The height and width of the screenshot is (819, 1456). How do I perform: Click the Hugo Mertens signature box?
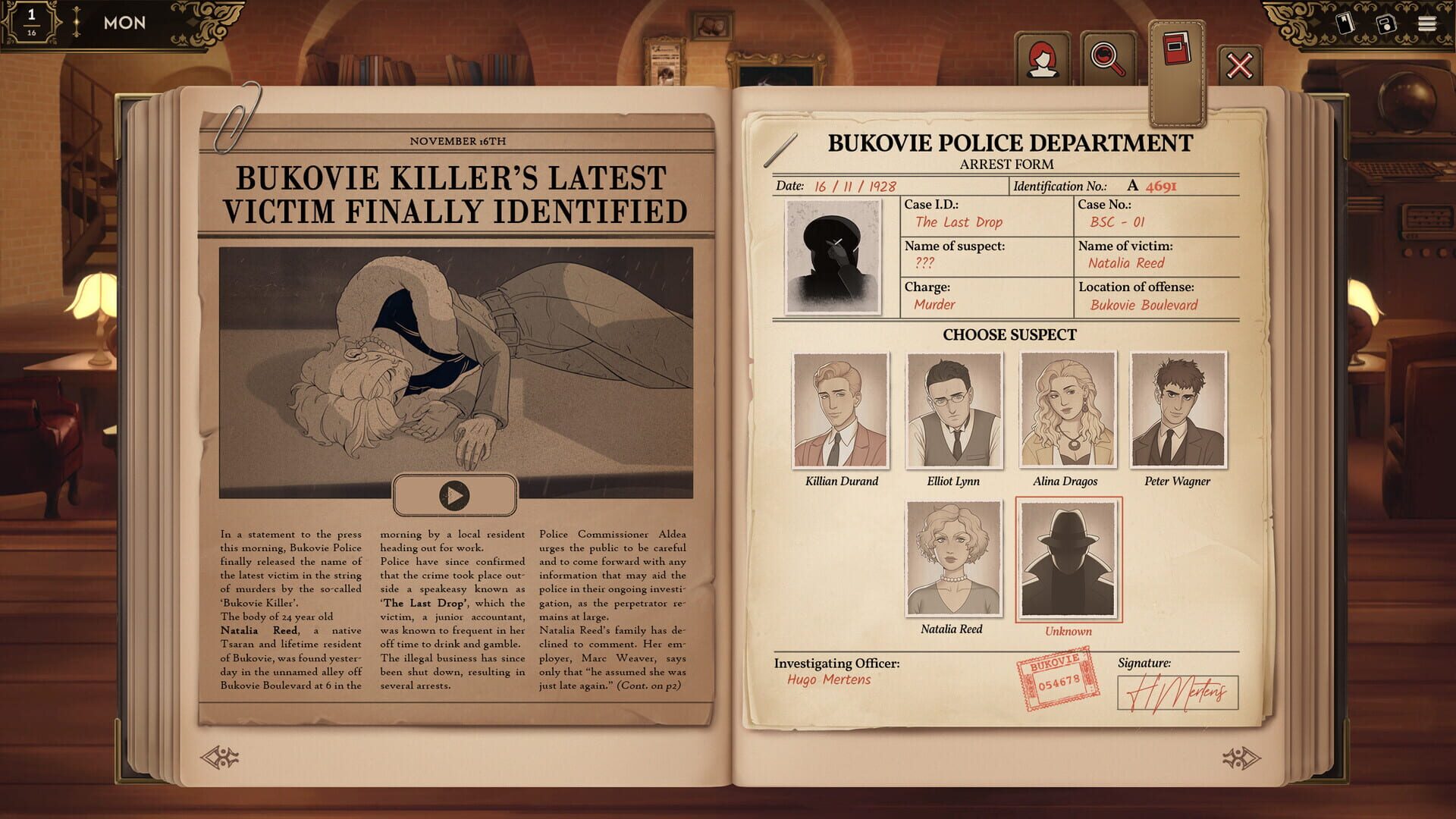click(x=1178, y=692)
